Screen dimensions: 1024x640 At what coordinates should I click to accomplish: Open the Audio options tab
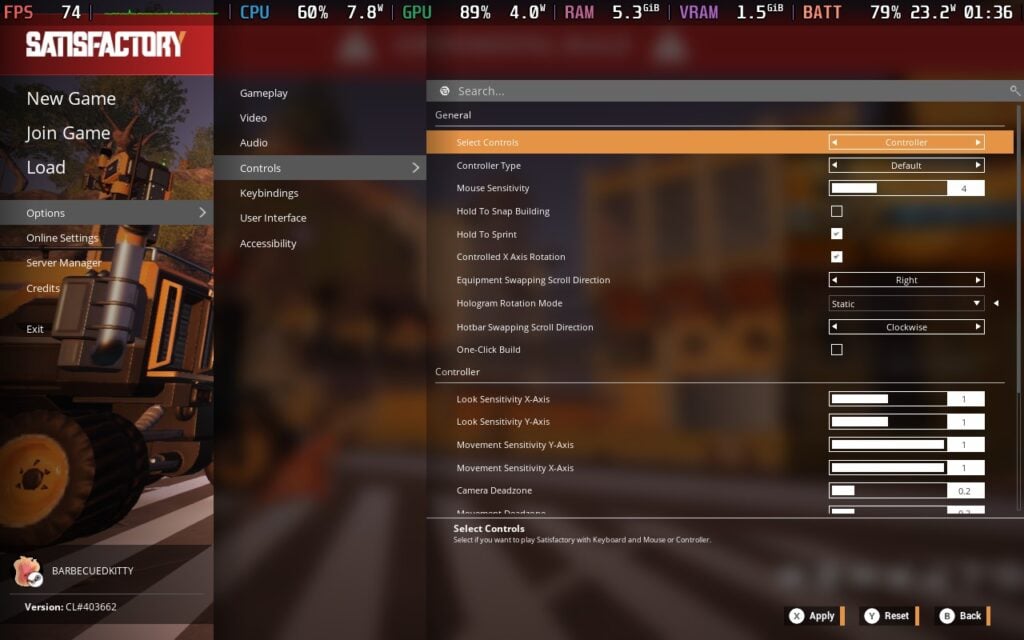[254, 143]
